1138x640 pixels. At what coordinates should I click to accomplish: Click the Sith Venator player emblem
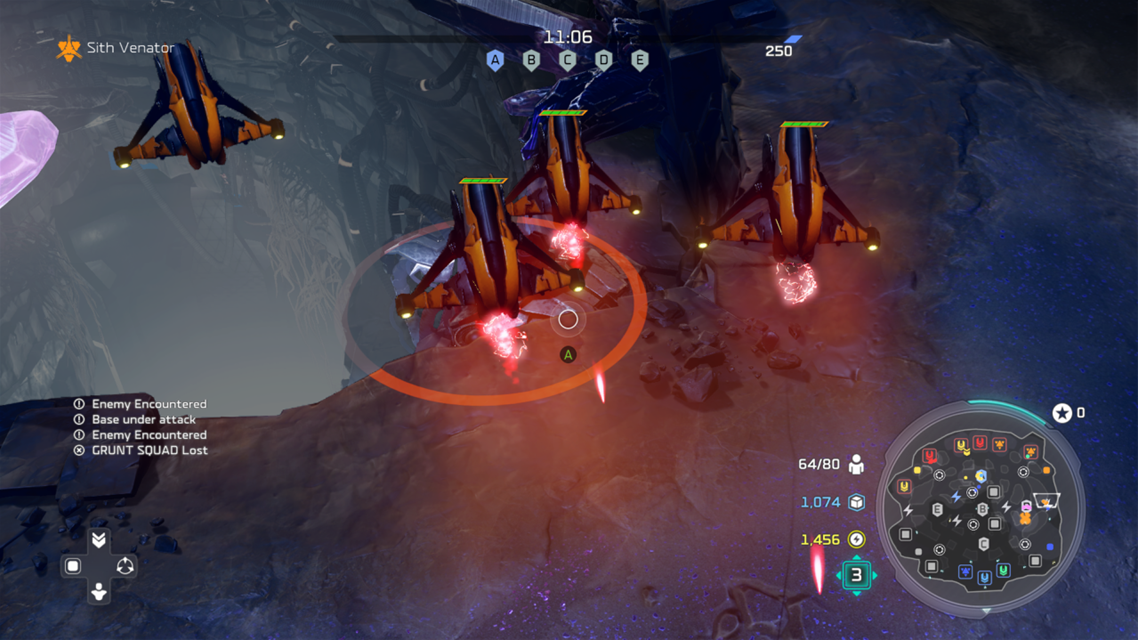[69, 48]
